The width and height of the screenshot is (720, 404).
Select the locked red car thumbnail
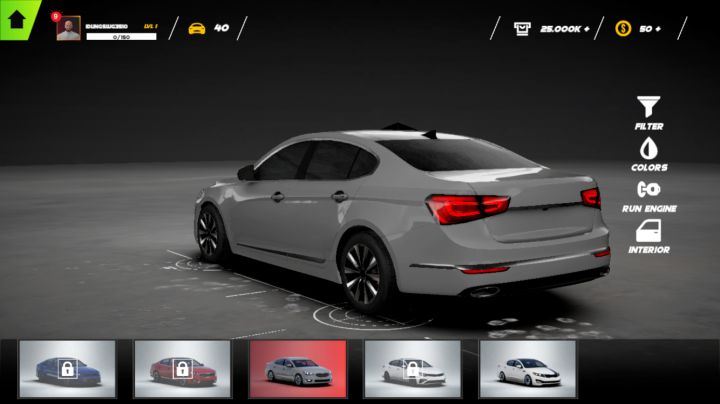coord(182,369)
